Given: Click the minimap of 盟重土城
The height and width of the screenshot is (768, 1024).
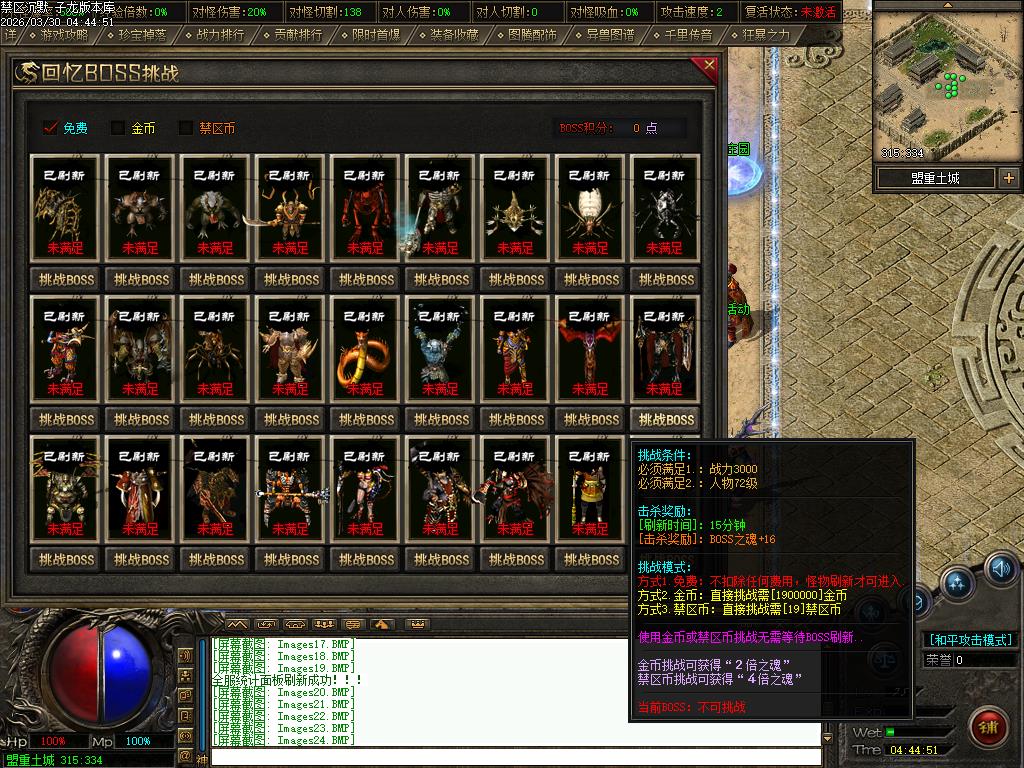Looking at the screenshot, I should (x=946, y=86).
